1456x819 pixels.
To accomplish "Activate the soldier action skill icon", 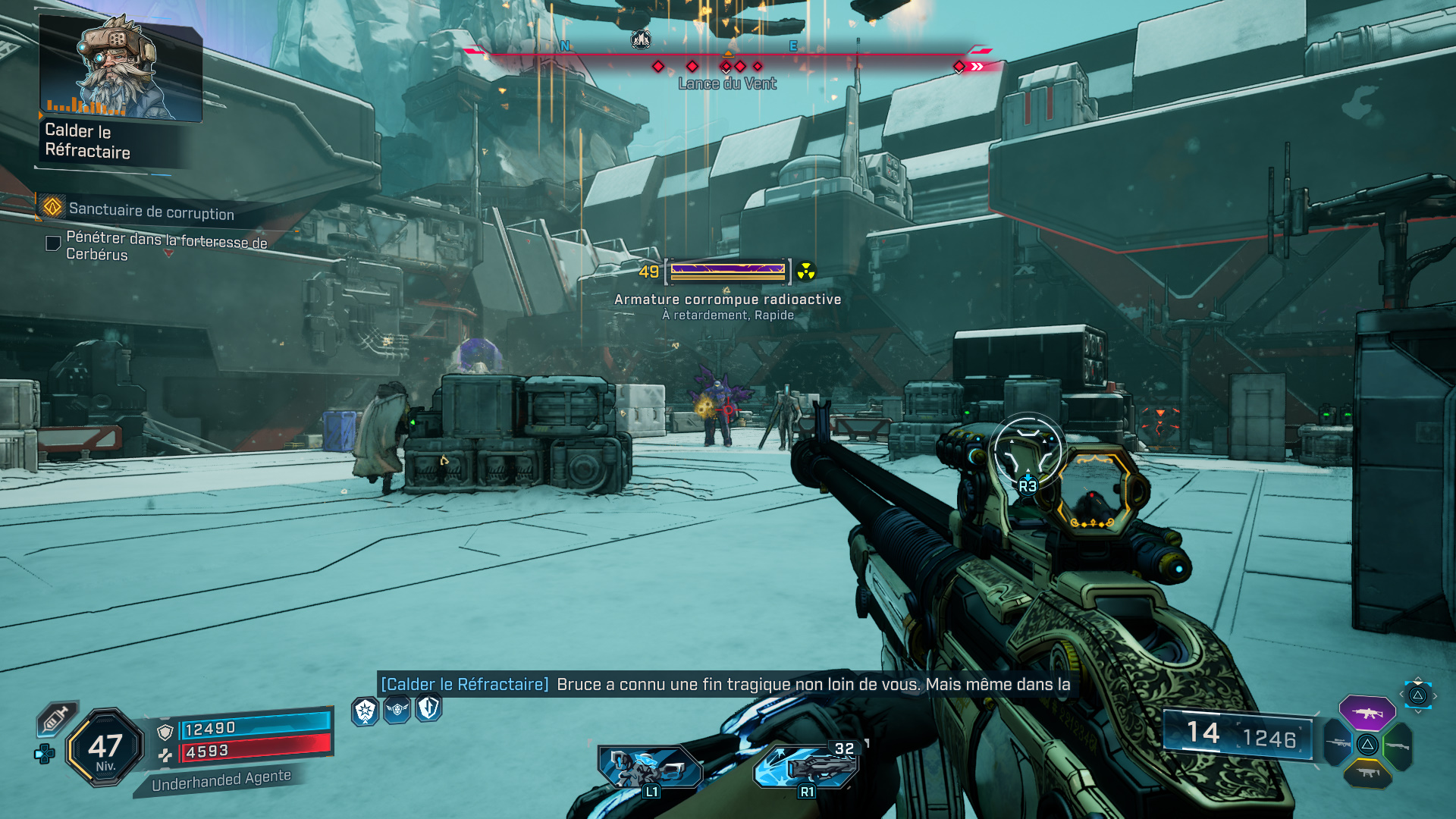I will click(651, 766).
